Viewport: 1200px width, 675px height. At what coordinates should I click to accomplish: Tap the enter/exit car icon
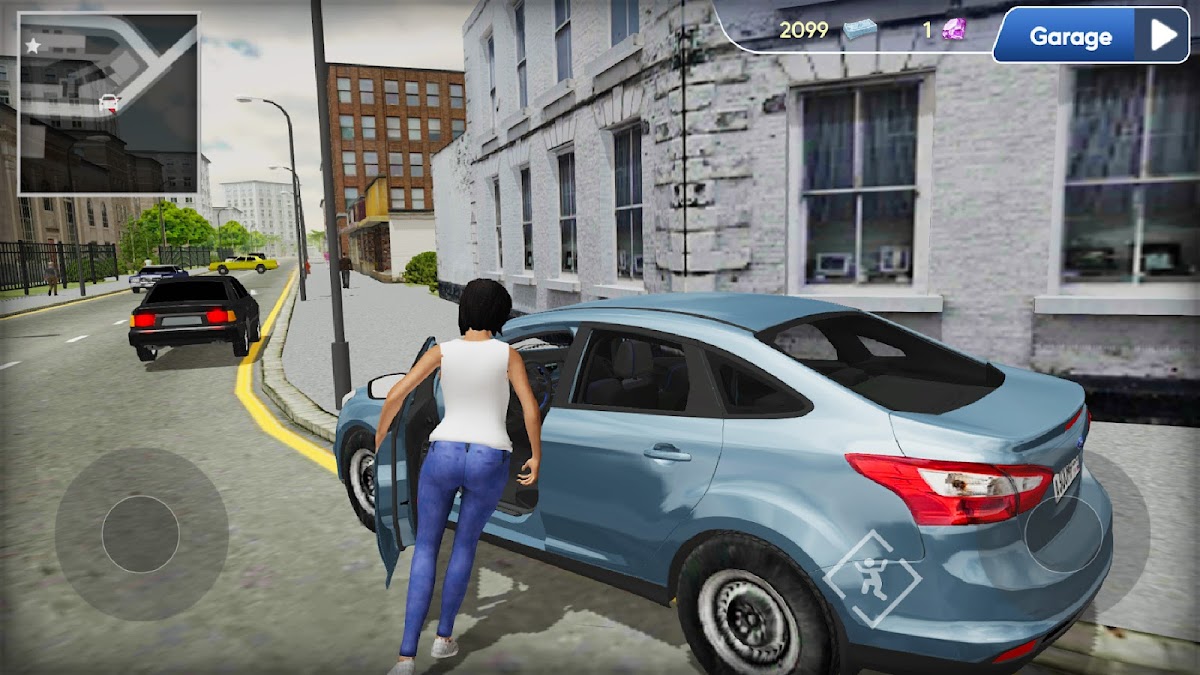[x=872, y=578]
